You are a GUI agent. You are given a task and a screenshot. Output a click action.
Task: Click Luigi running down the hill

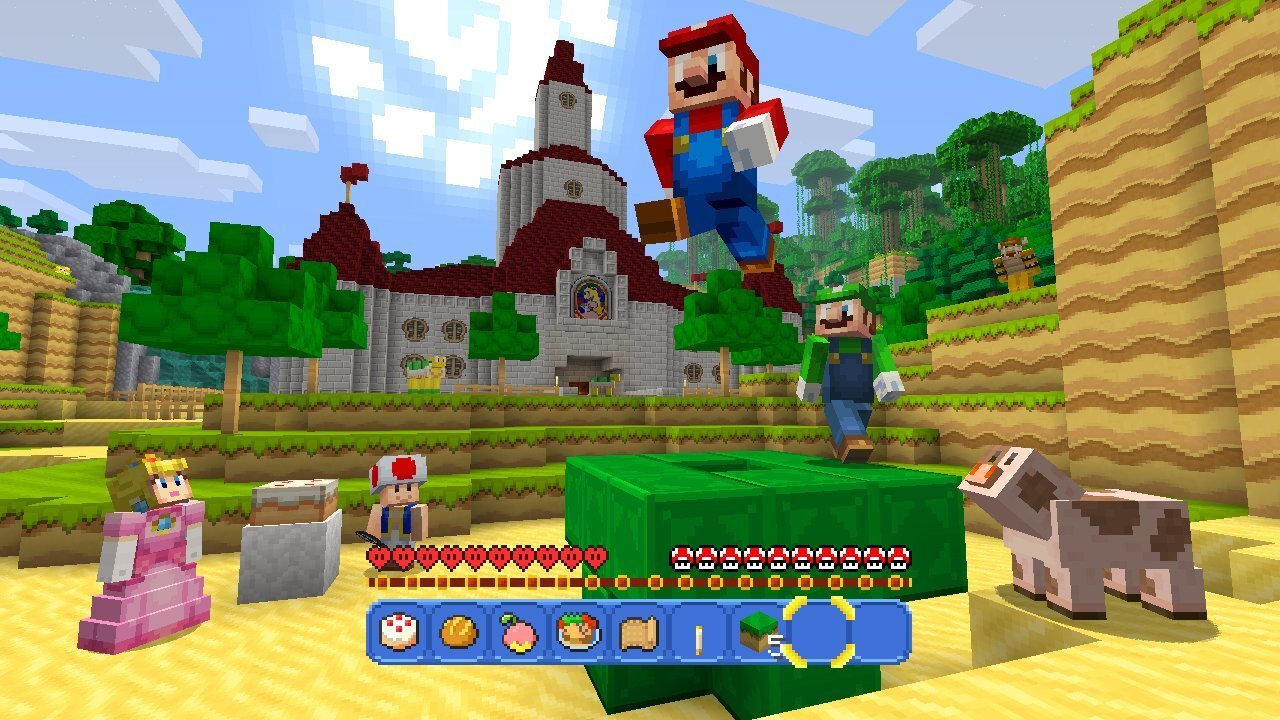[845, 360]
